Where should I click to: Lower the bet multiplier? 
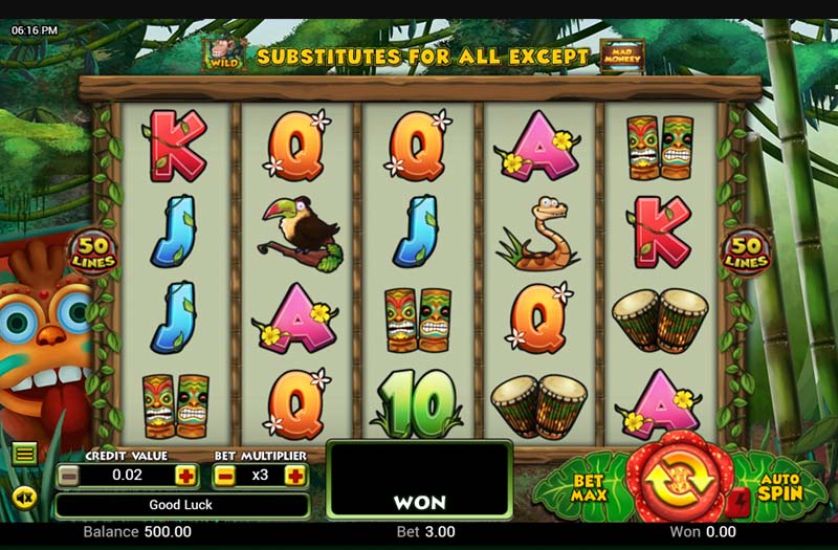226,475
